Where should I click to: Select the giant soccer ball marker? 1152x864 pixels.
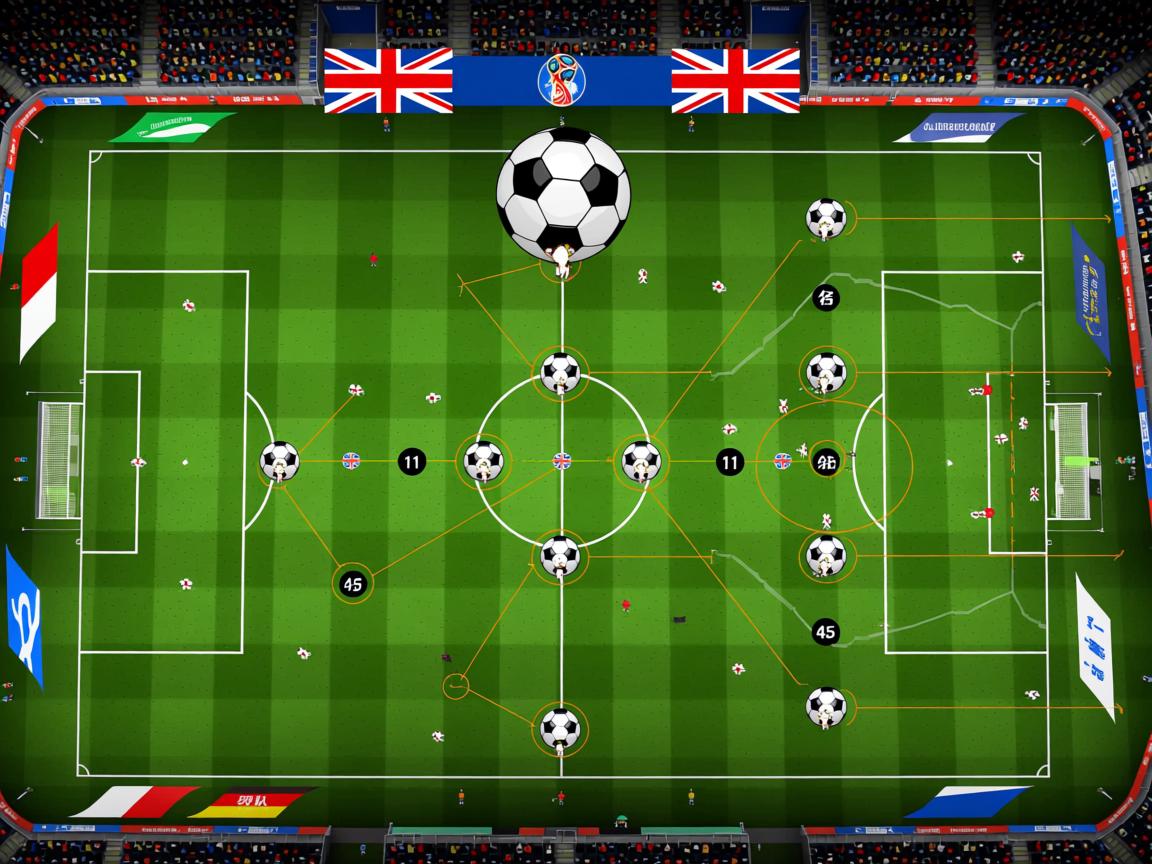tap(563, 192)
